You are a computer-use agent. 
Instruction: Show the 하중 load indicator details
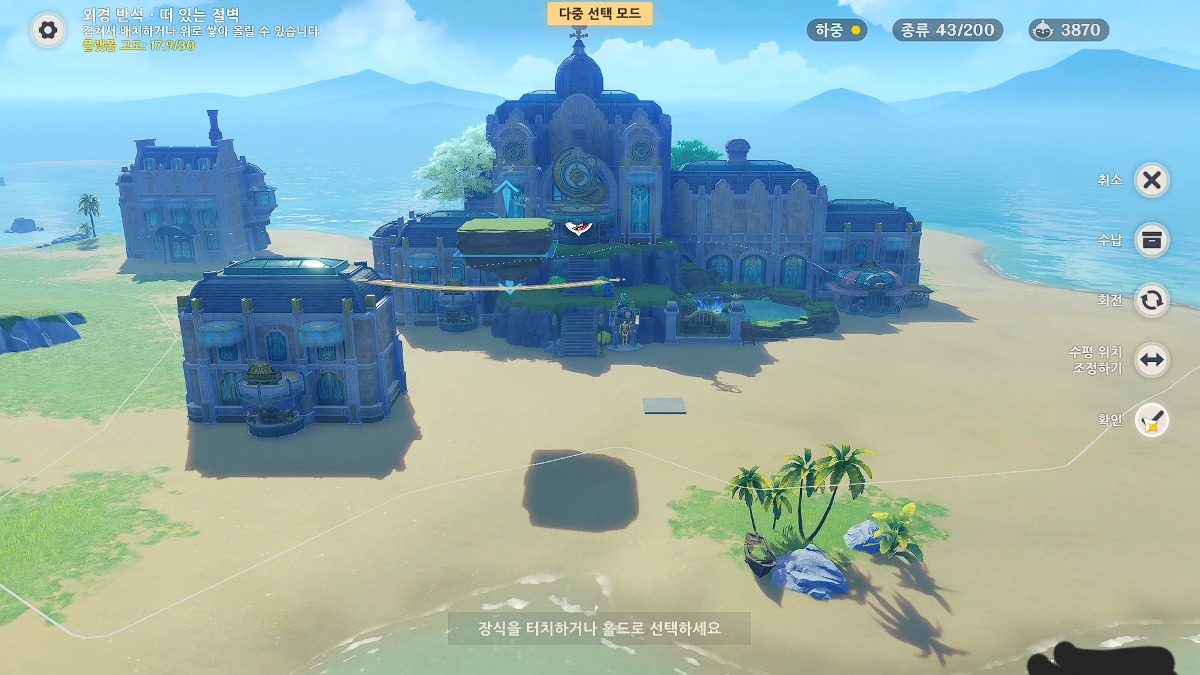point(837,30)
